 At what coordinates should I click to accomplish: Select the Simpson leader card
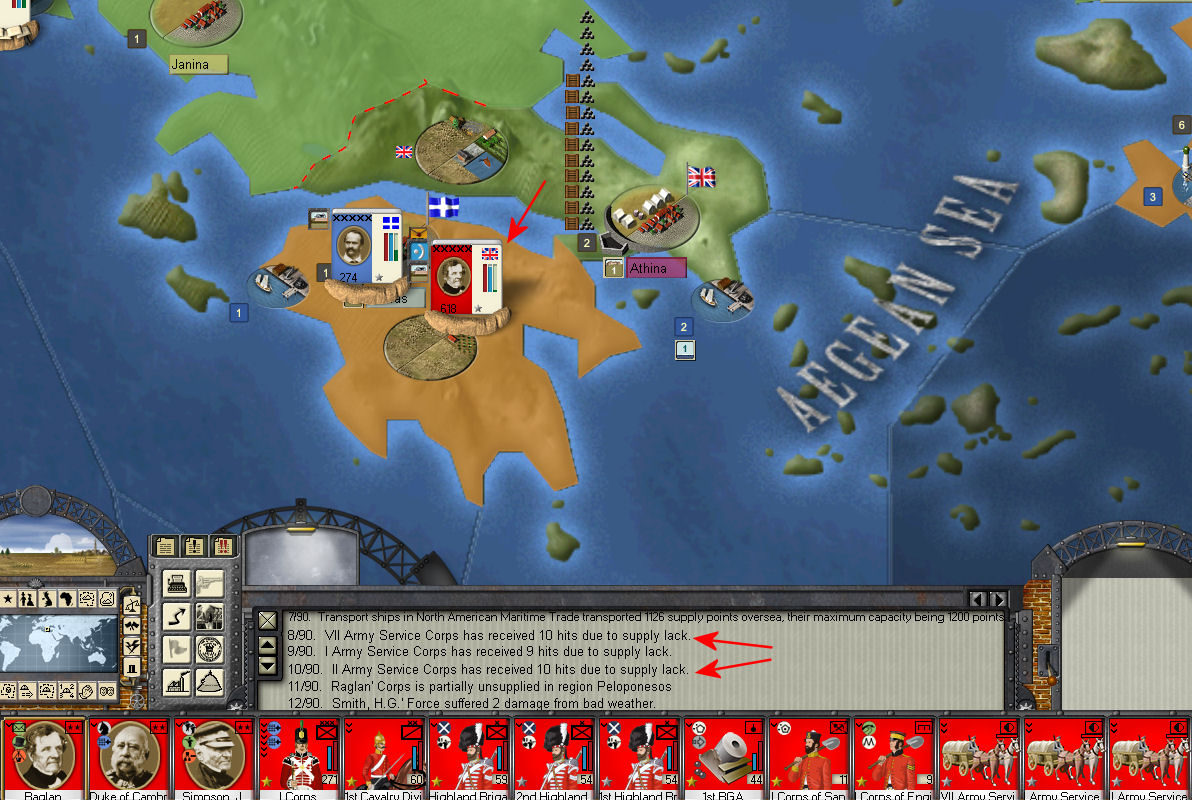click(x=214, y=758)
